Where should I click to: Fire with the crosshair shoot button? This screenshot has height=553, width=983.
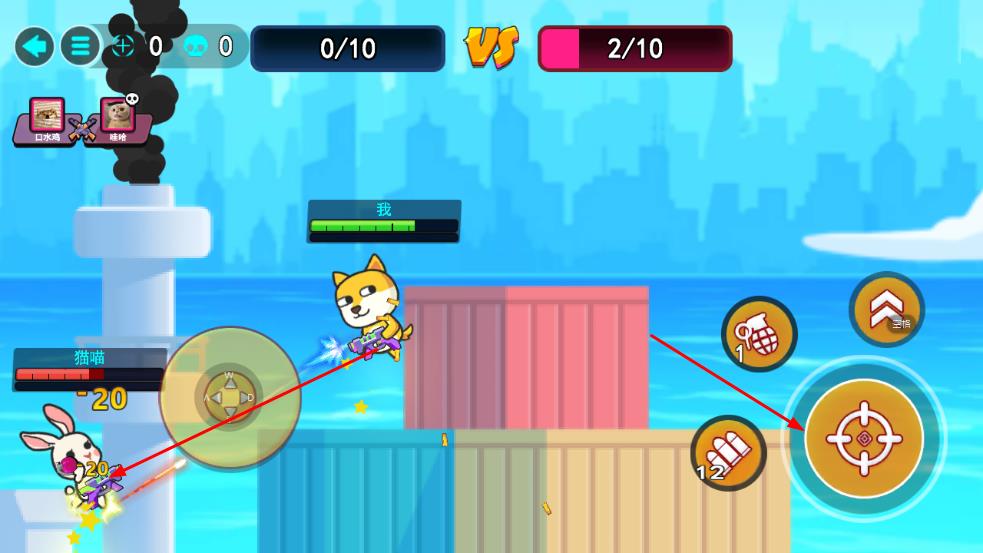point(864,438)
